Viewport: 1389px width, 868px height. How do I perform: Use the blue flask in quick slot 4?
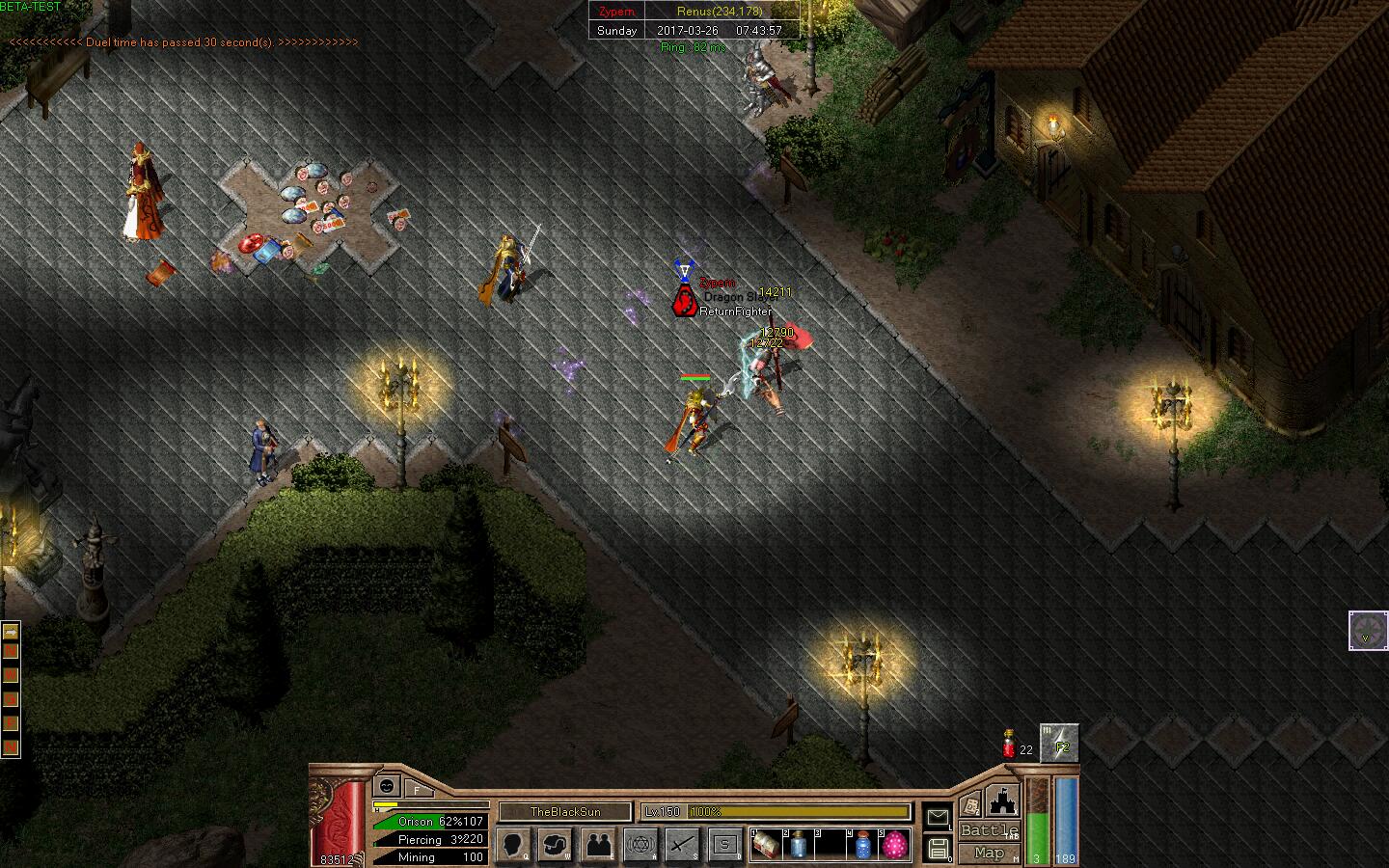click(x=863, y=845)
